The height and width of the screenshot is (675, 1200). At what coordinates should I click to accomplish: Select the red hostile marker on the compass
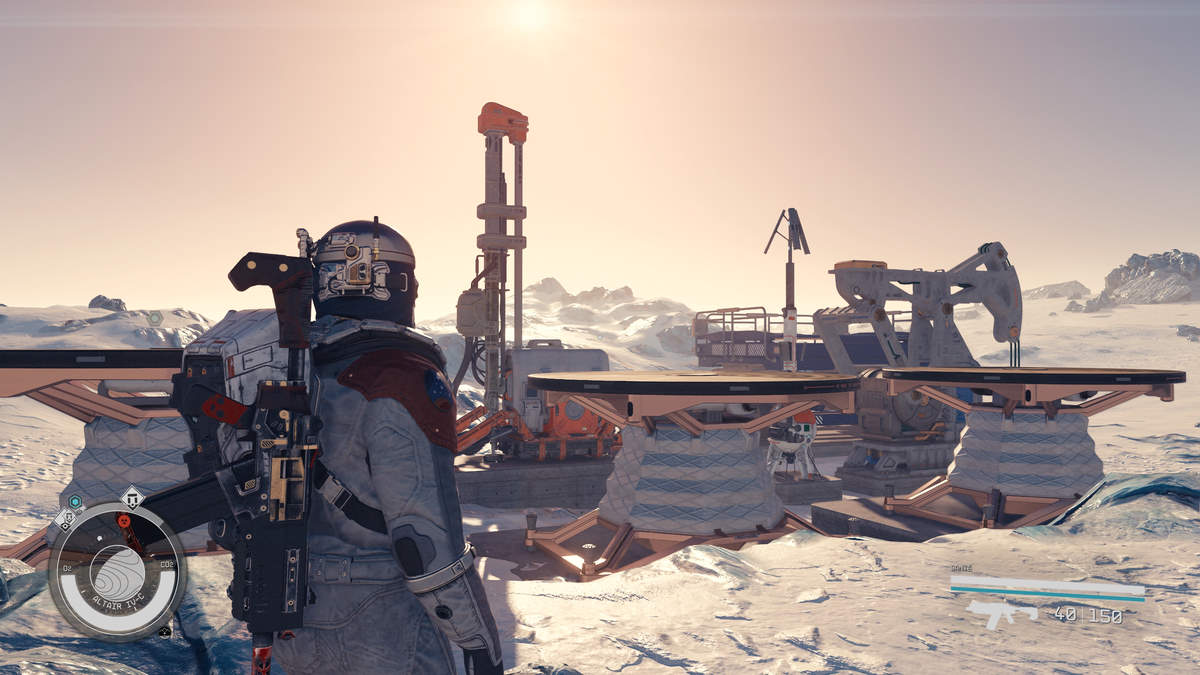124,520
